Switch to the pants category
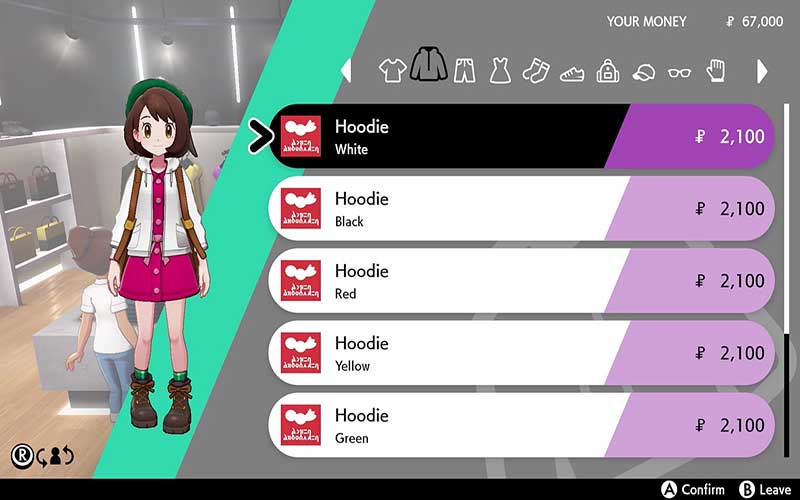 [465, 71]
